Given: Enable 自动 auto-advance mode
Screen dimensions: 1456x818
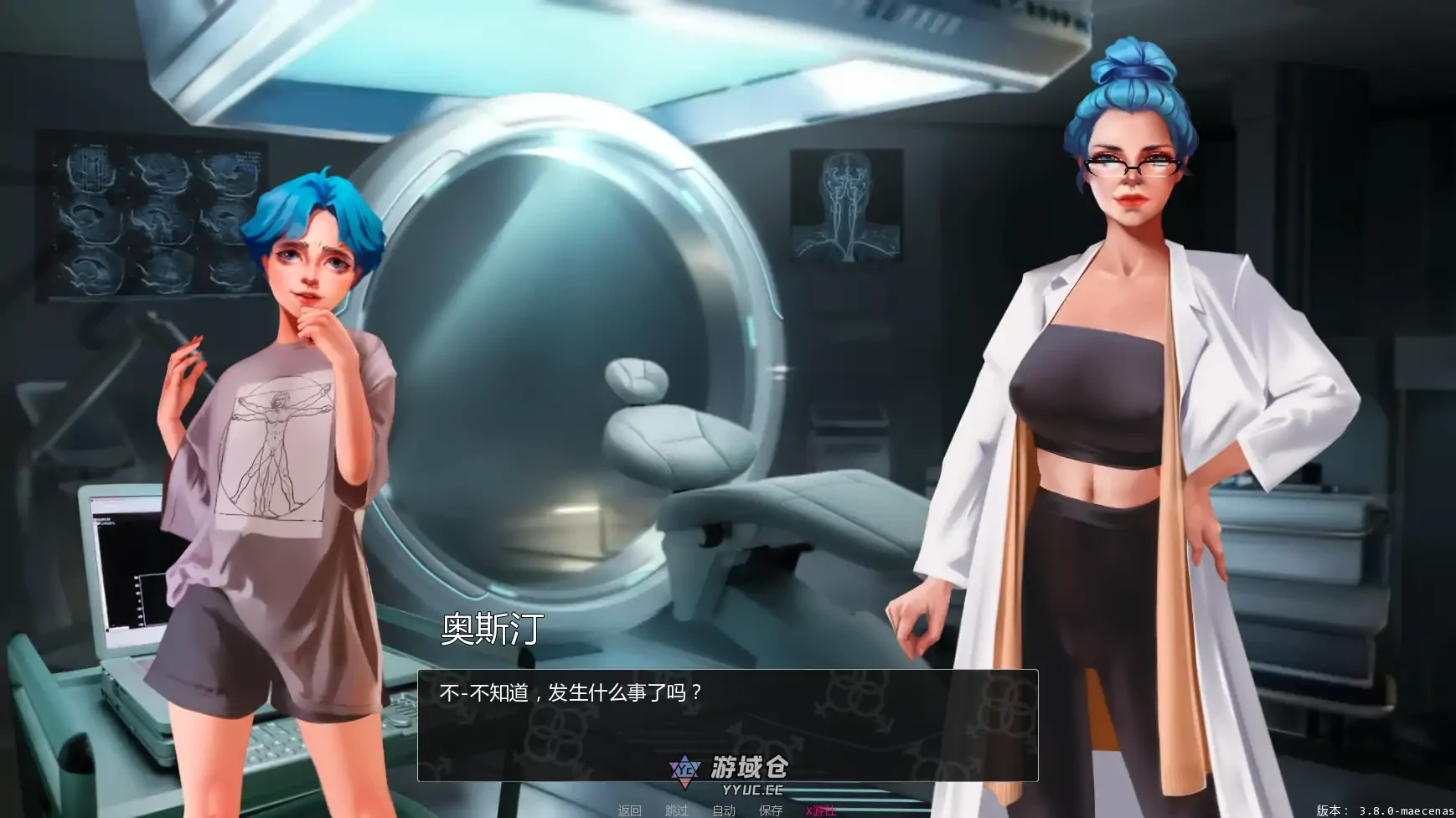Looking at the screenshot, I should click(724, 810).
